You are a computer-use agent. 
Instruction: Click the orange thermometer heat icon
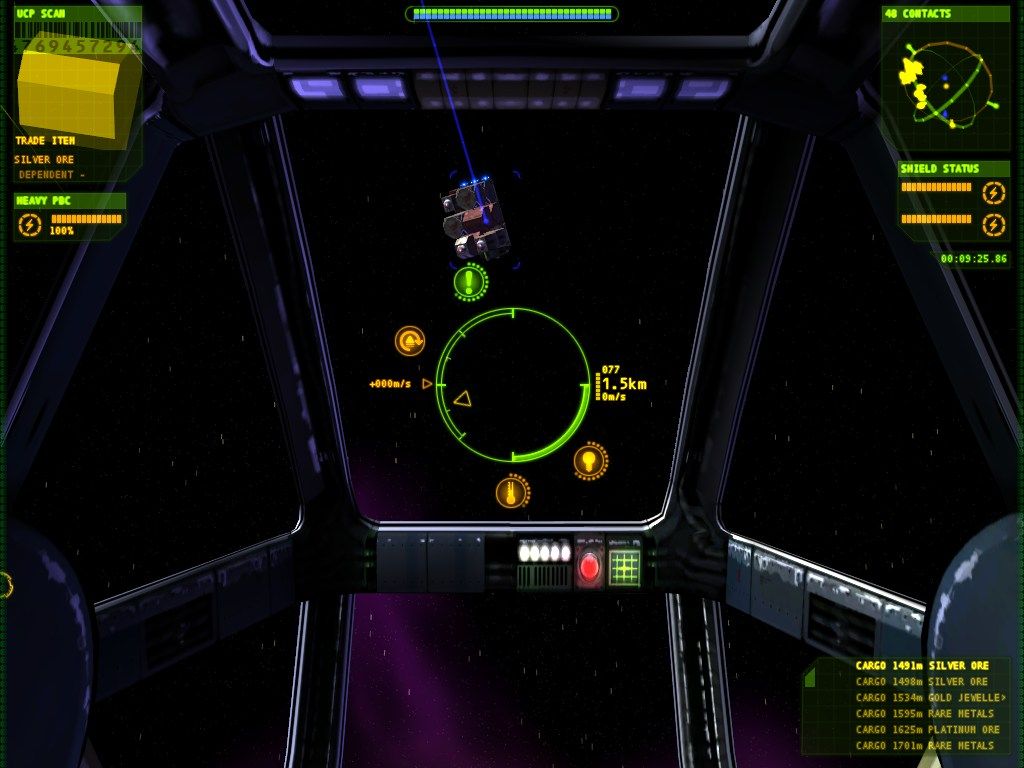(x=512, y=492)
